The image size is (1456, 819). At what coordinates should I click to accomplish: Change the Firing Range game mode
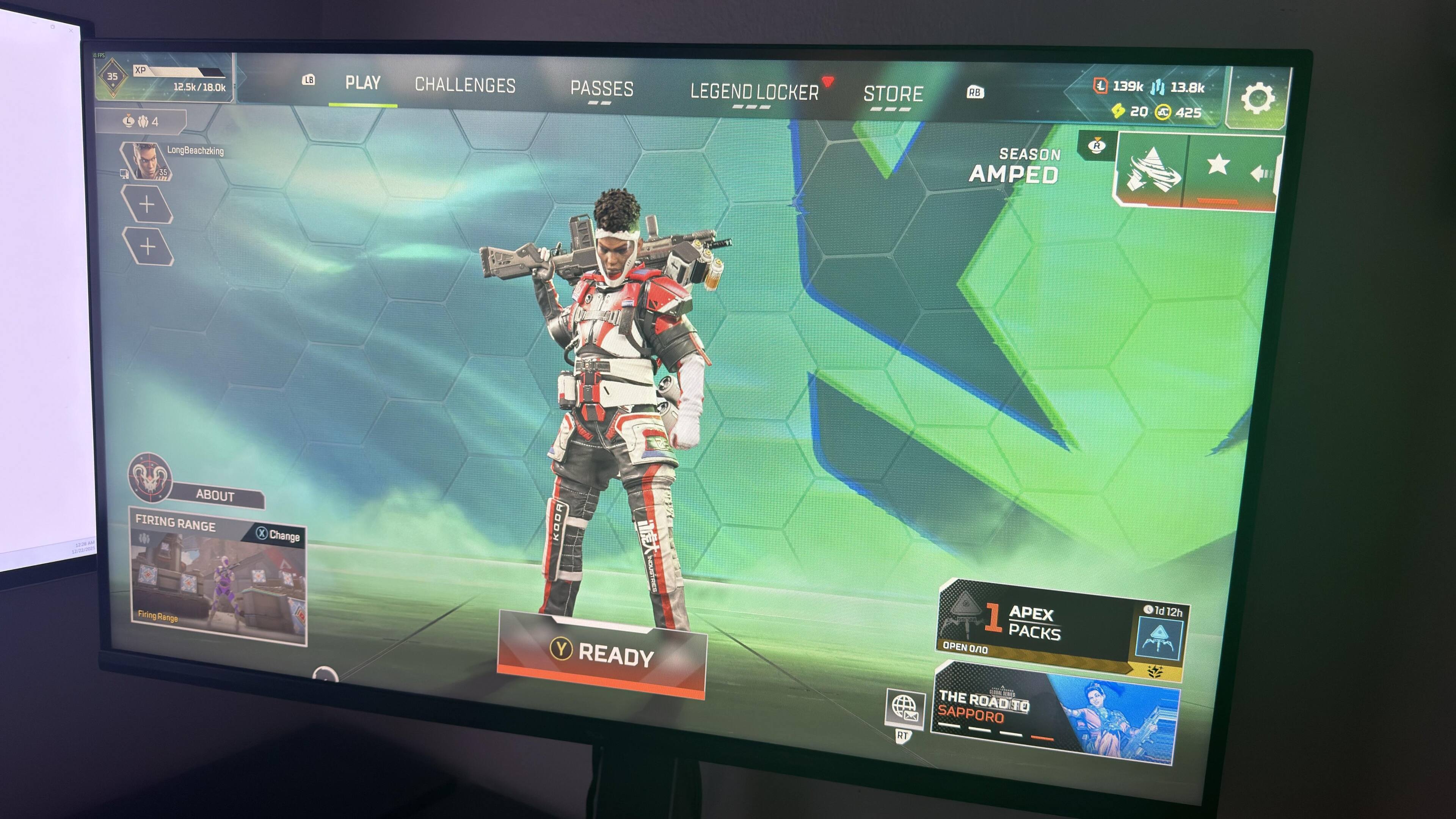(x=278, y=535)
